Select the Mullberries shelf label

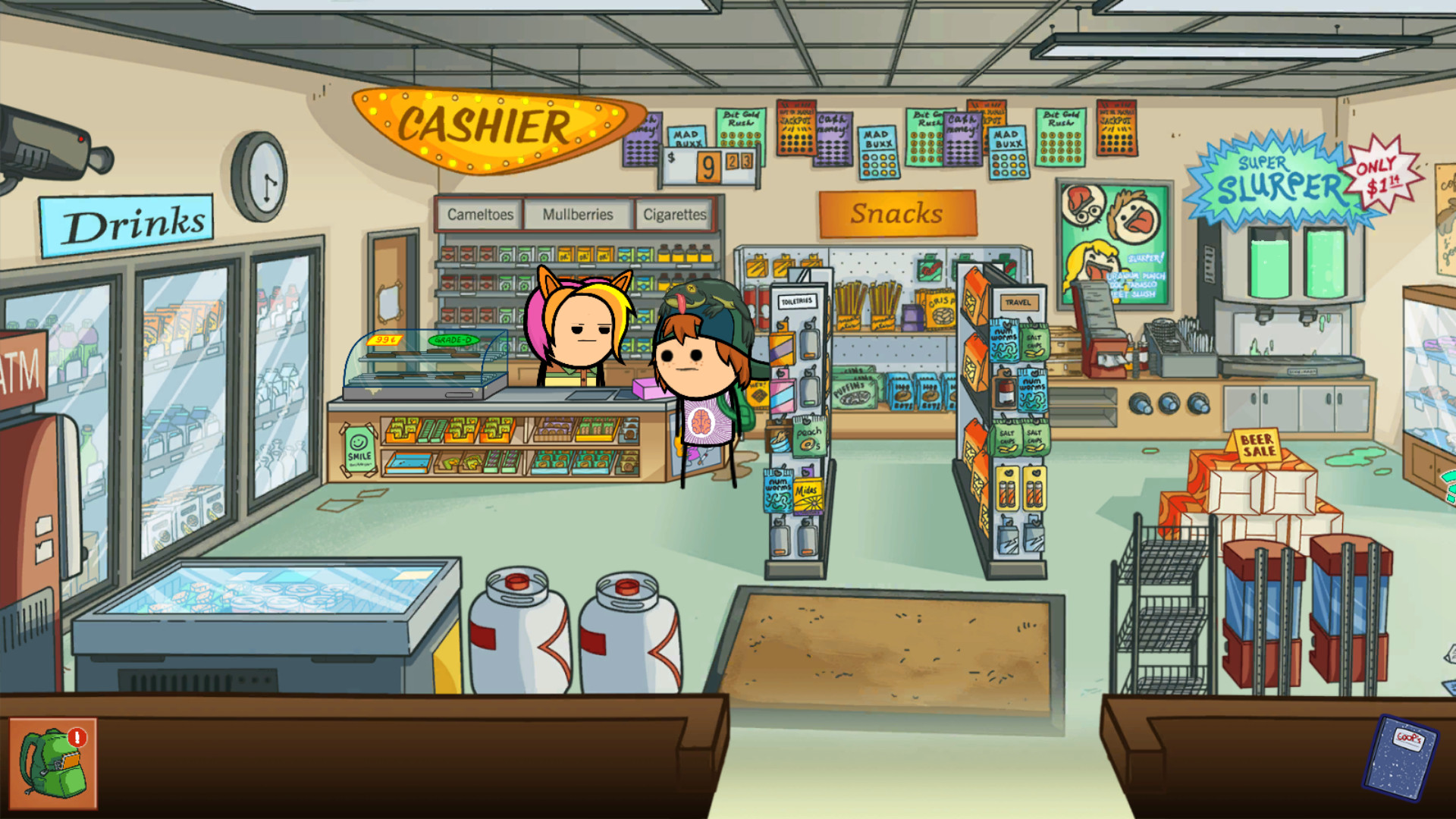point(577,215)
